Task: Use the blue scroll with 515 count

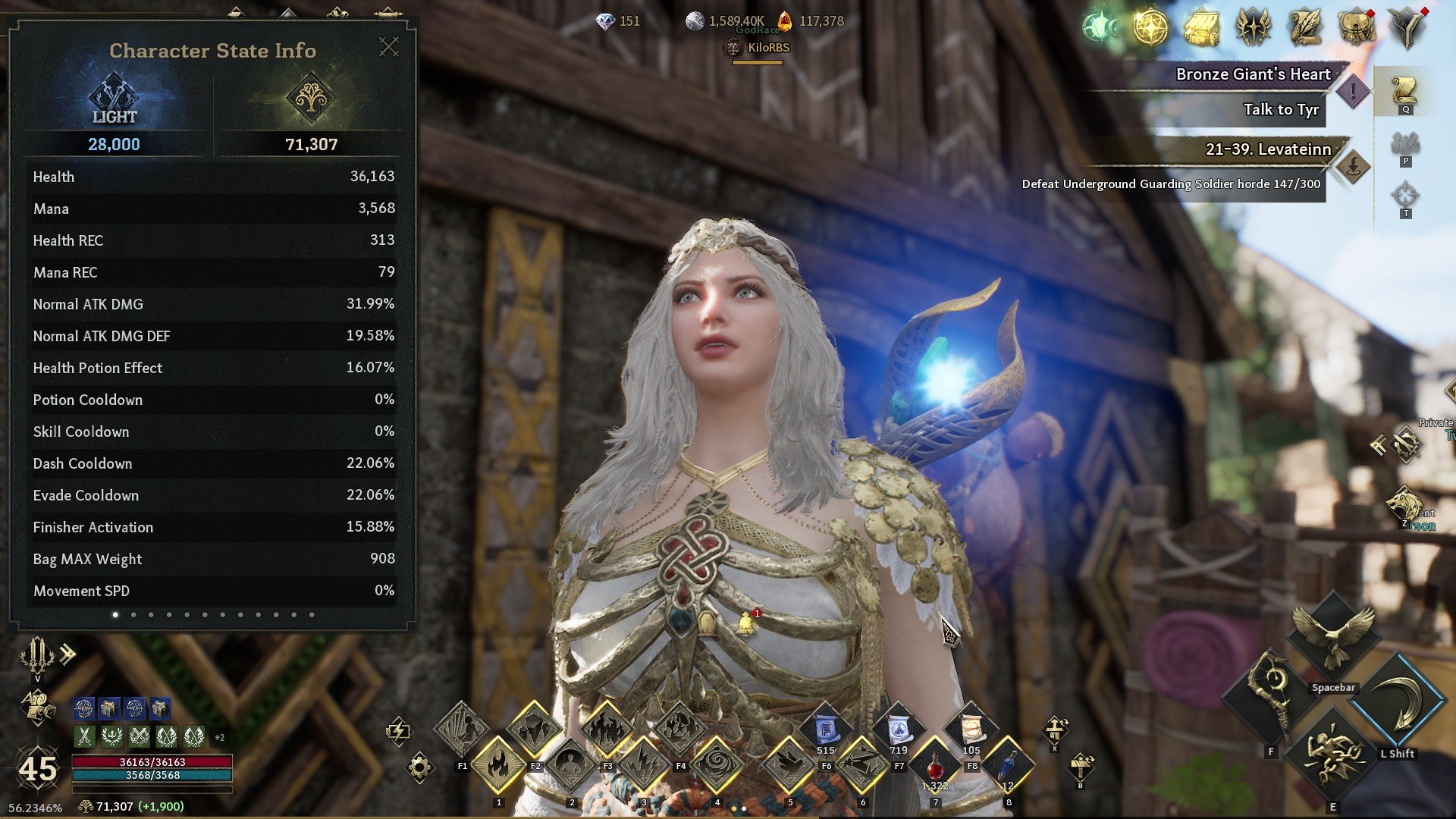Action: (x=825, y=730)
